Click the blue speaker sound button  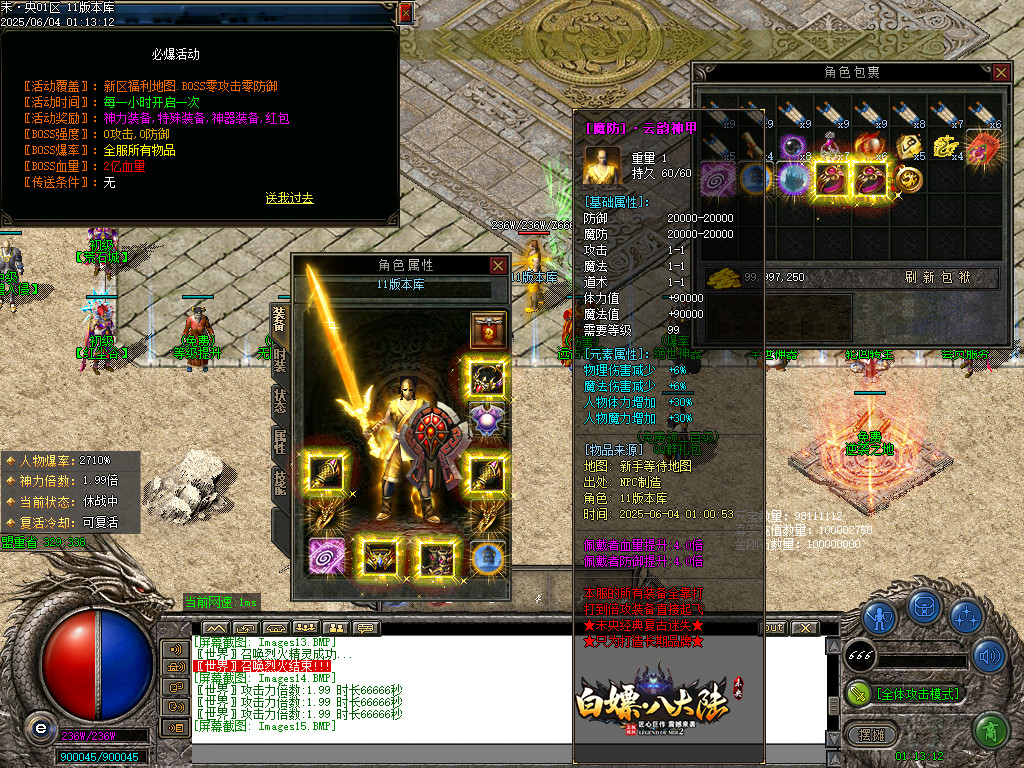989,655
